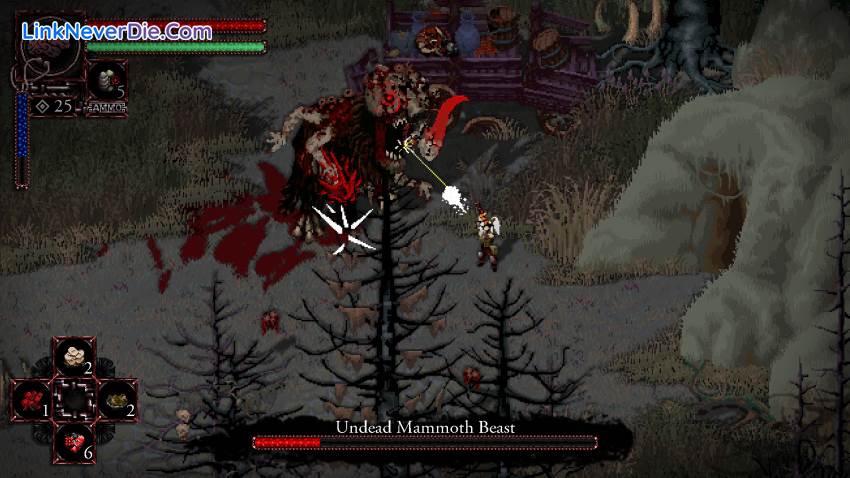
Task: Choose the yellow-green moss quick slot
Action: [116, 398]
